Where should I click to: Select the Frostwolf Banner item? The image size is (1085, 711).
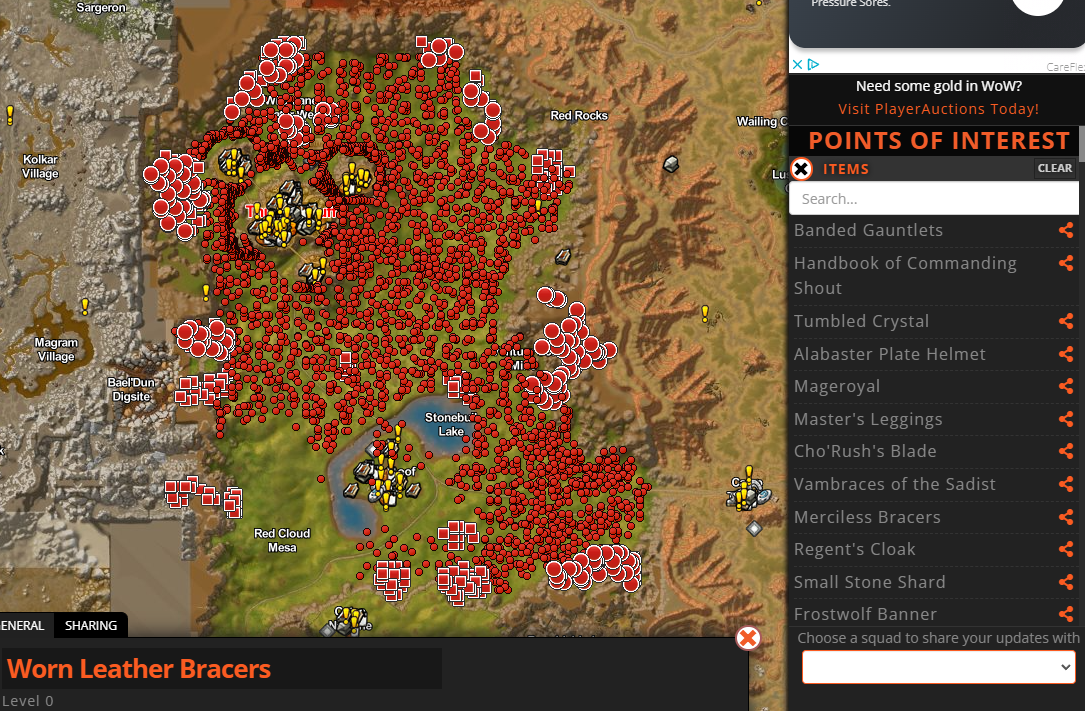tap(865, 614)
